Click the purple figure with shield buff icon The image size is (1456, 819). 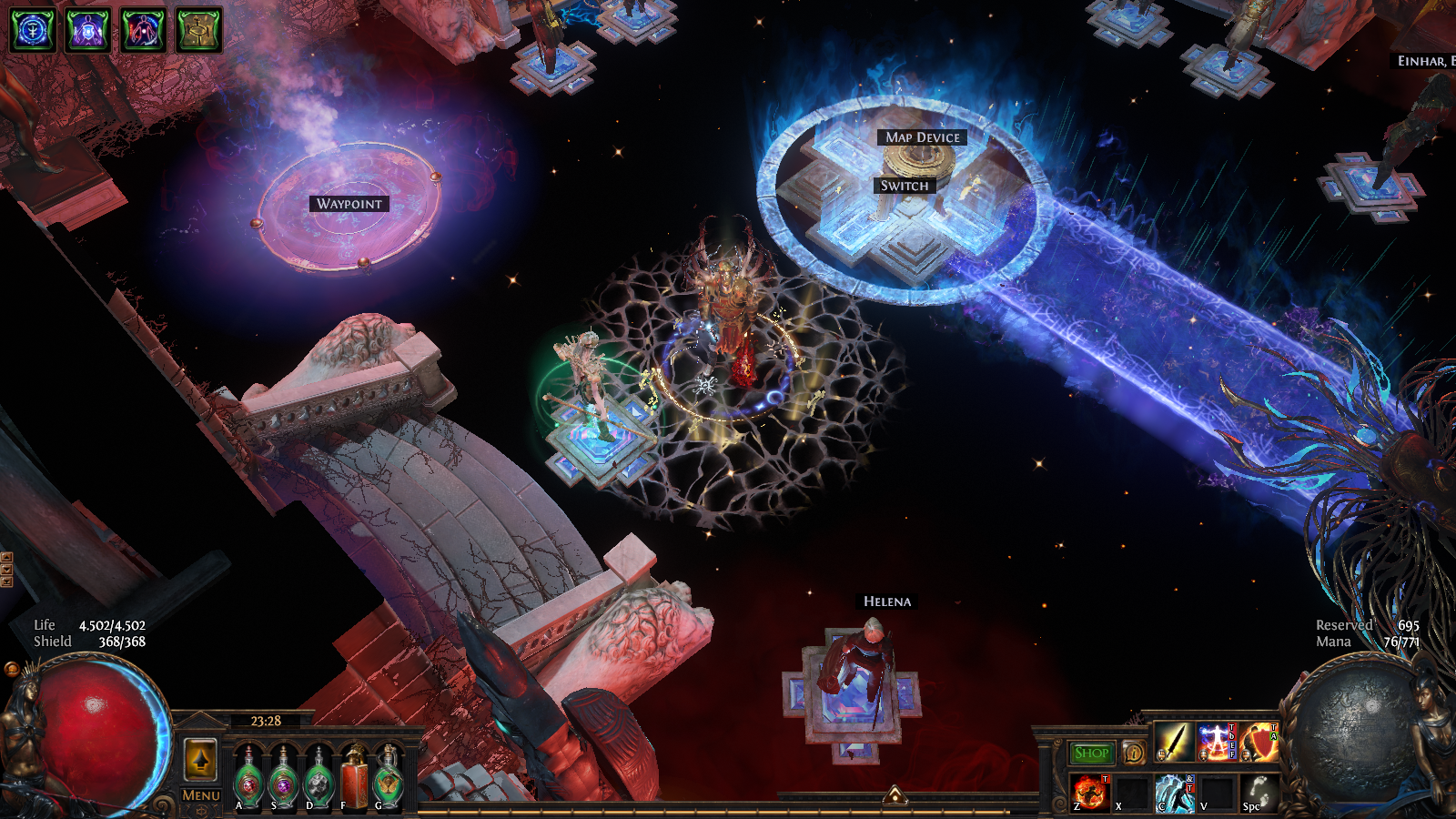click(88, 30)
